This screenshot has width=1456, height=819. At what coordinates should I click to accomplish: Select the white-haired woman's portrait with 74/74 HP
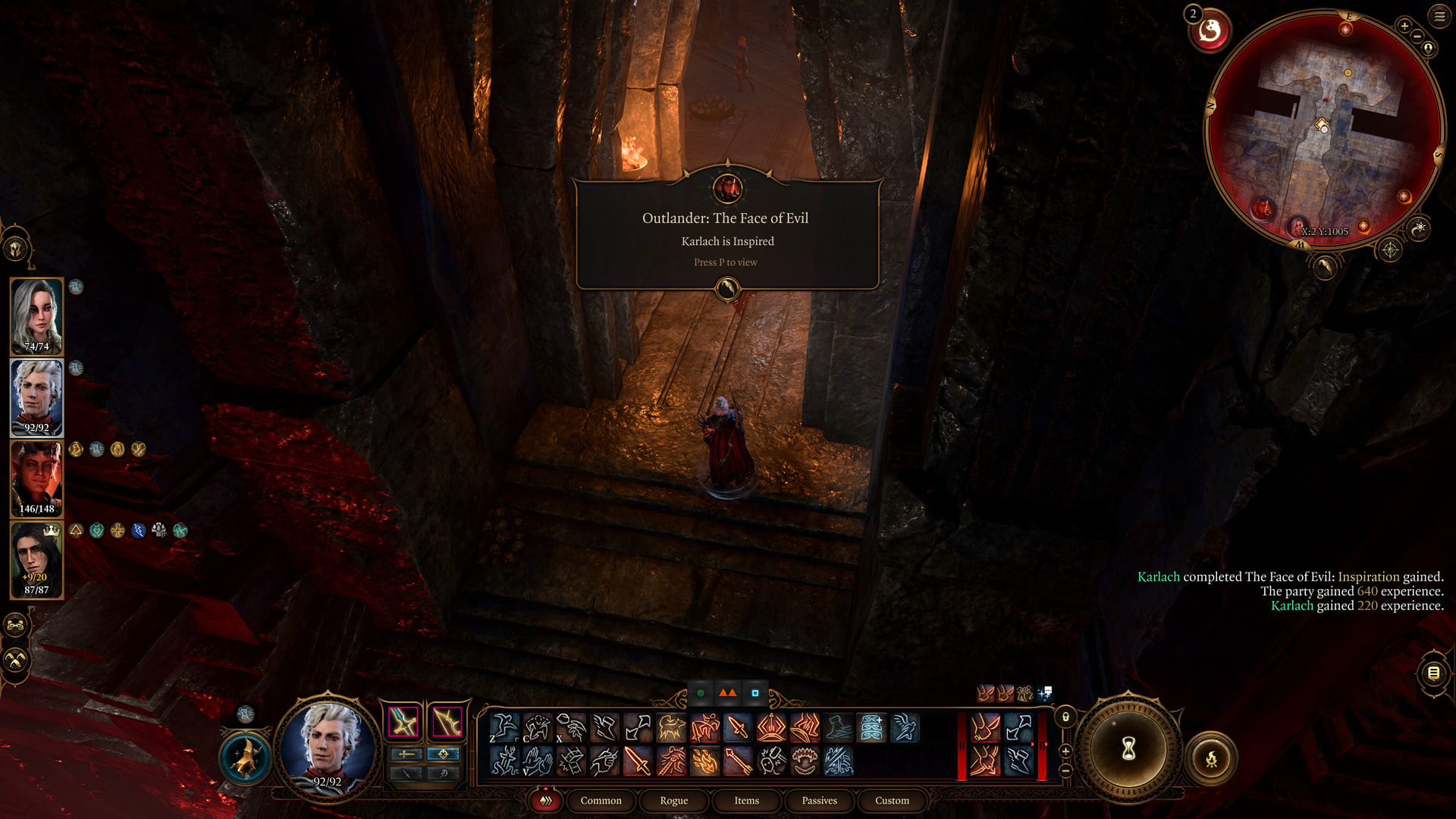[x=36, y=316]
